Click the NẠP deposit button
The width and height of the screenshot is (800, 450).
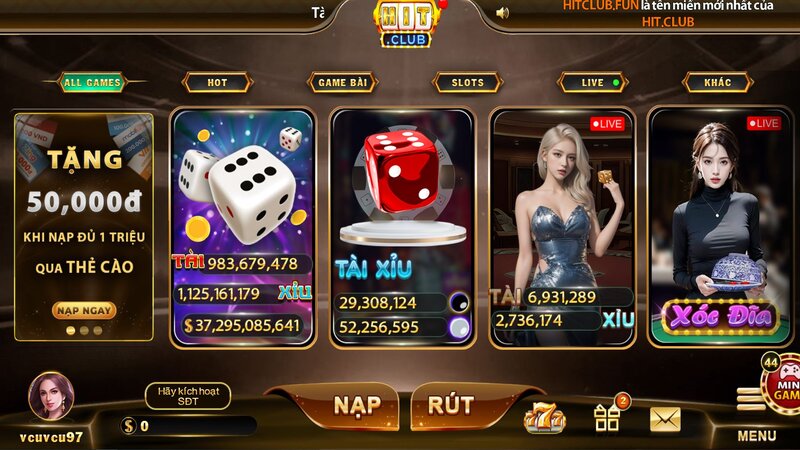tap(356, 404)
